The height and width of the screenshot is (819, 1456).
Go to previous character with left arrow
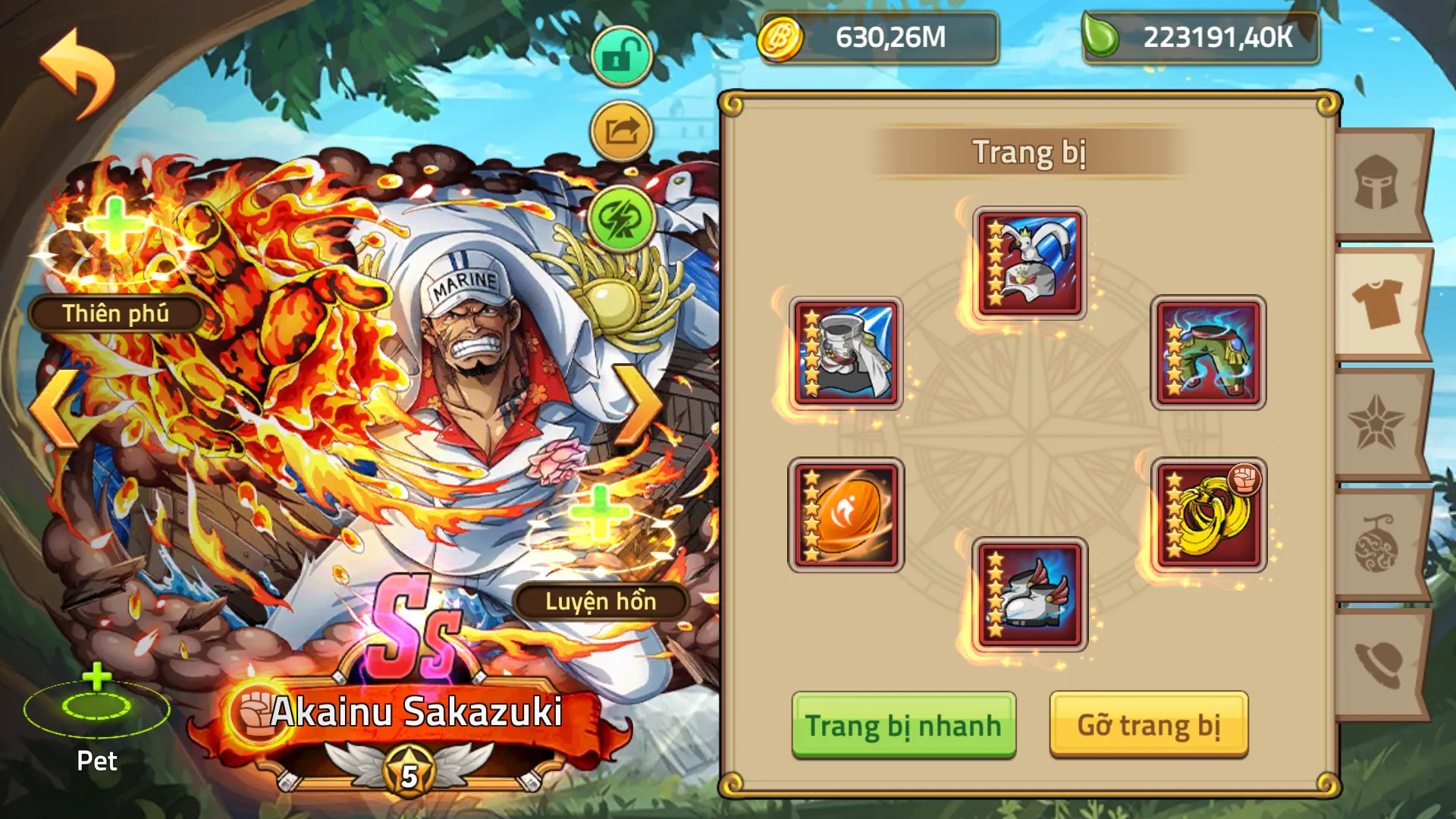click(x=53, y=406)
